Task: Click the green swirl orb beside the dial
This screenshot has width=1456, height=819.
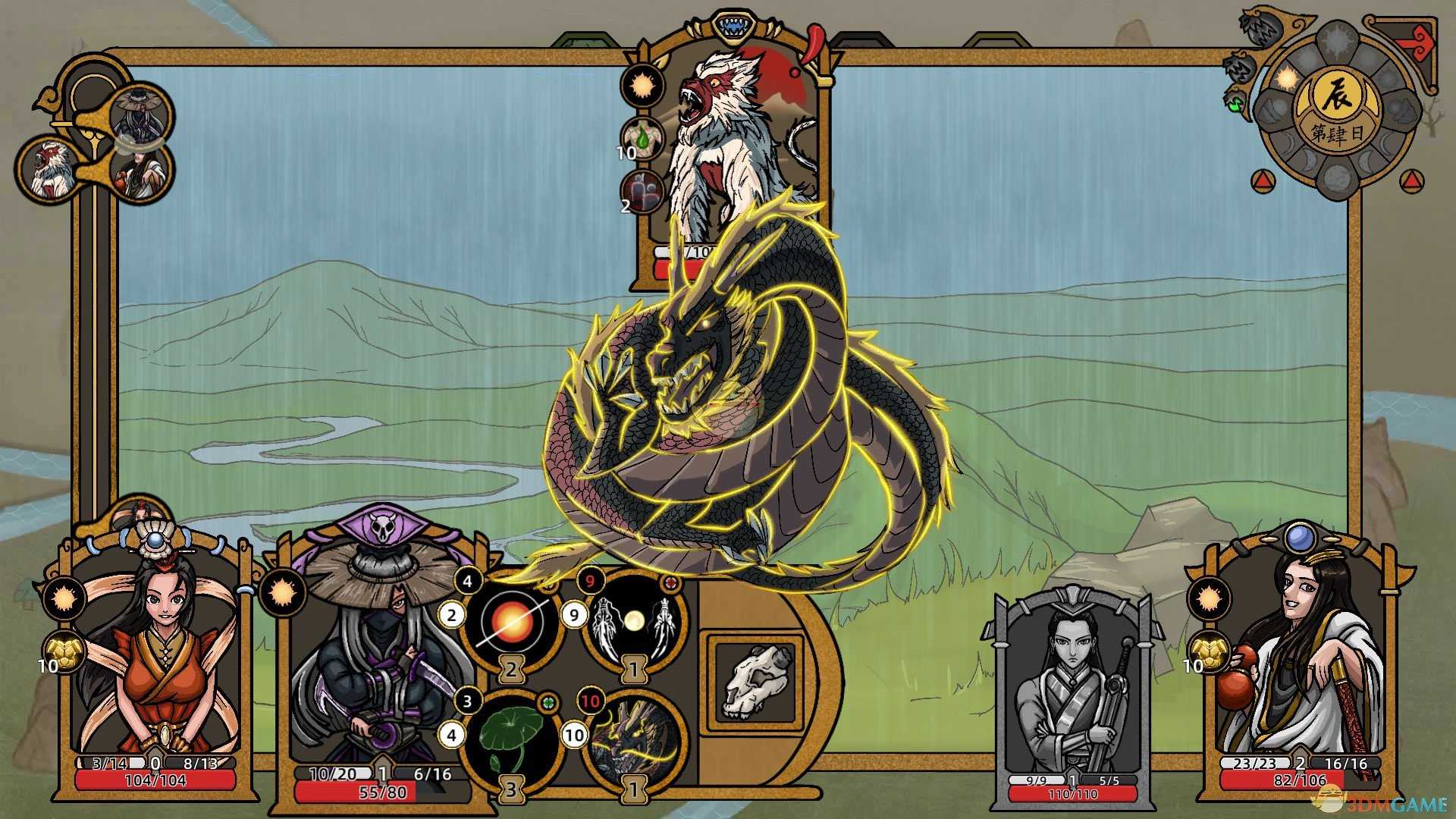Action: pos(1237,104)
